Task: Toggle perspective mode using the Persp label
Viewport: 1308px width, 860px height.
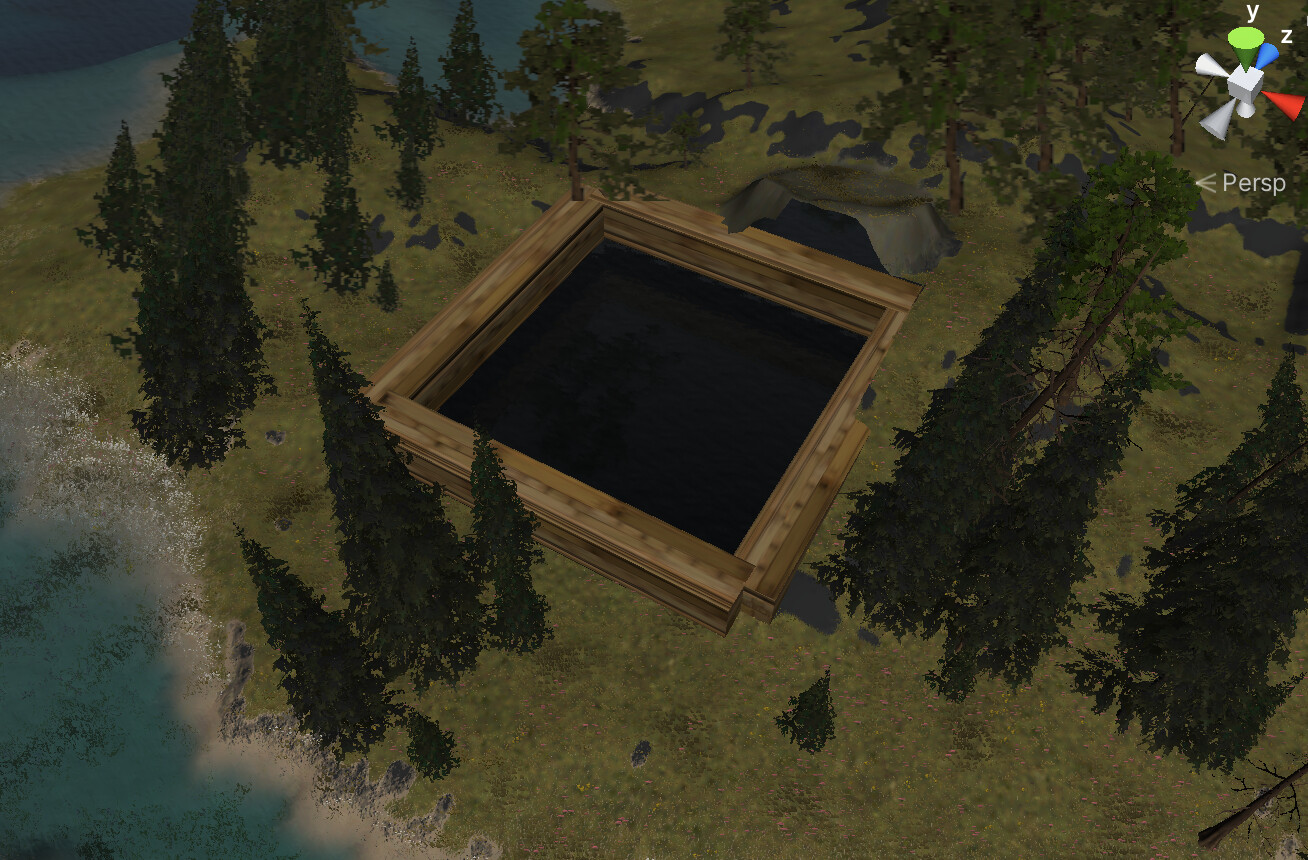Action: click(x=1256, y=183)
